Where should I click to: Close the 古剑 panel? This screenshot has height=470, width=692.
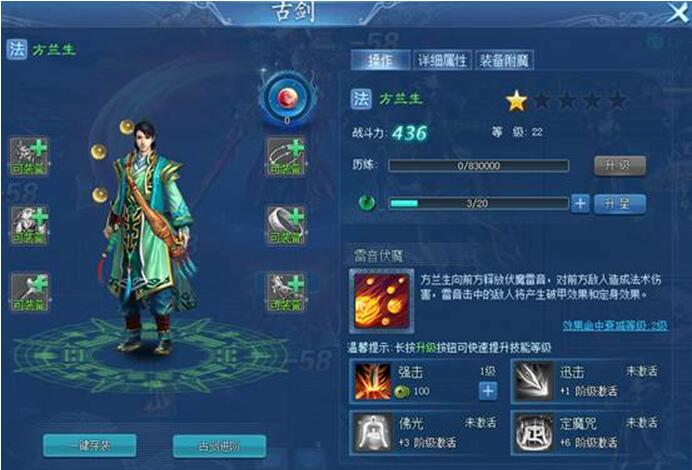tap(677, 12)
